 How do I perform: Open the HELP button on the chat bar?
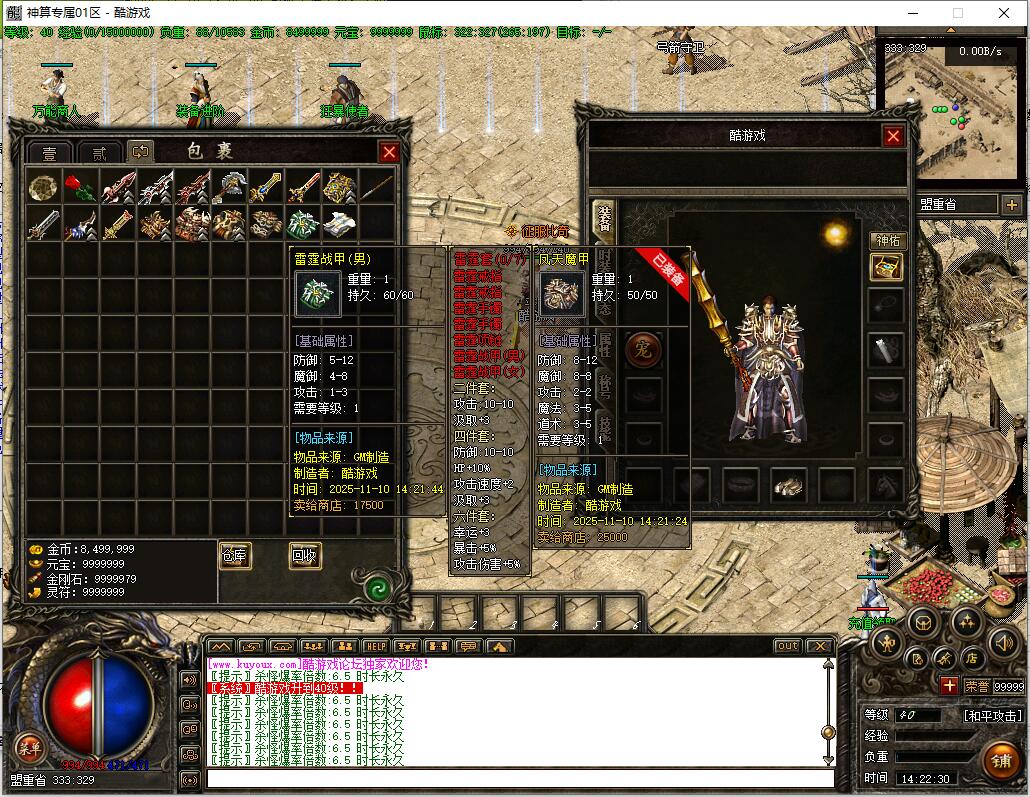[375, 646]
